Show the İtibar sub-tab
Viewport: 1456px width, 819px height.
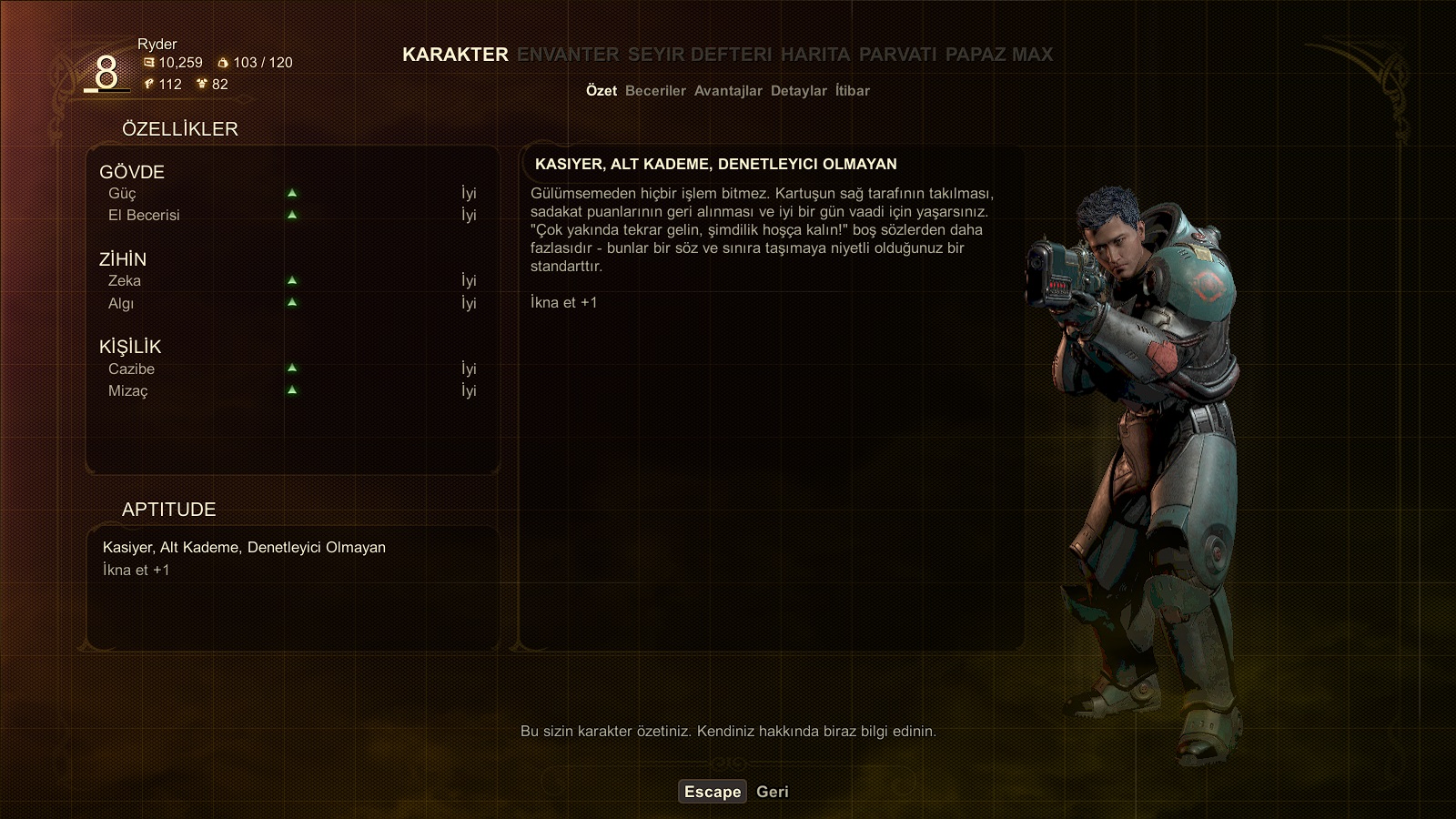pyautogui.click(x=853, y=91)
